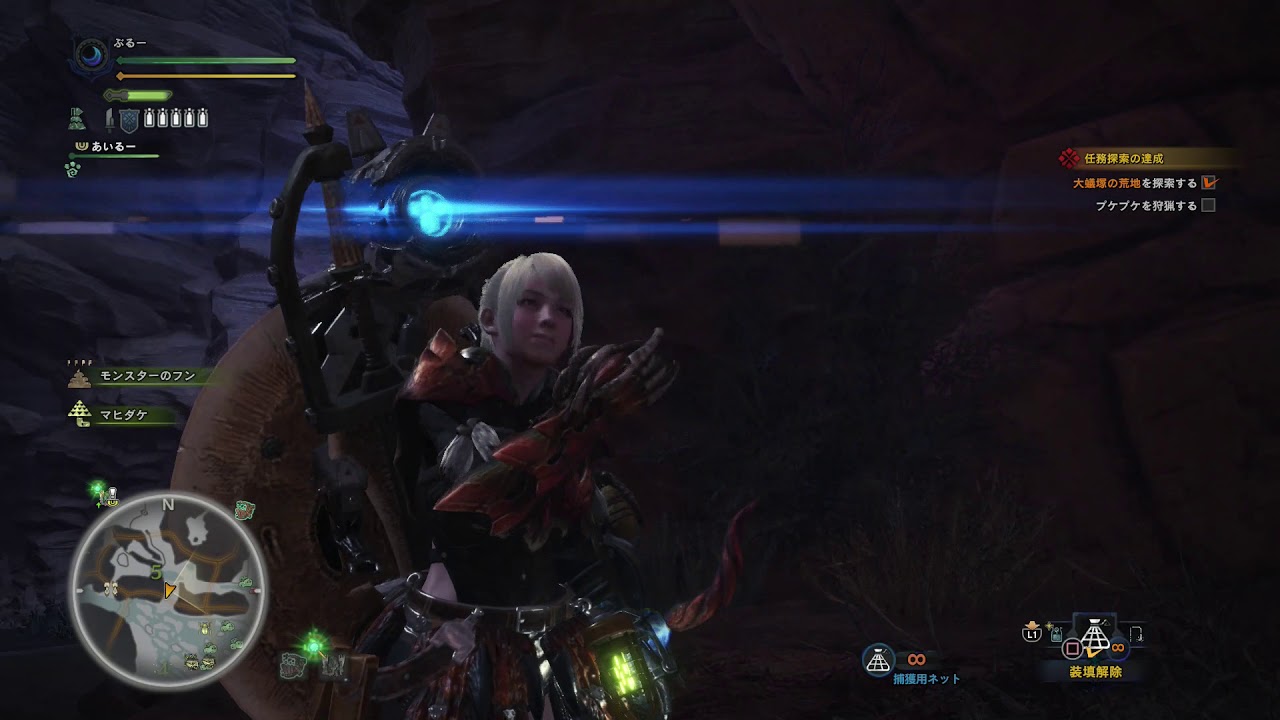Viewport: 1280px width, 720px height.
Task: Open the circular minimap
Action: click(167, 592)
